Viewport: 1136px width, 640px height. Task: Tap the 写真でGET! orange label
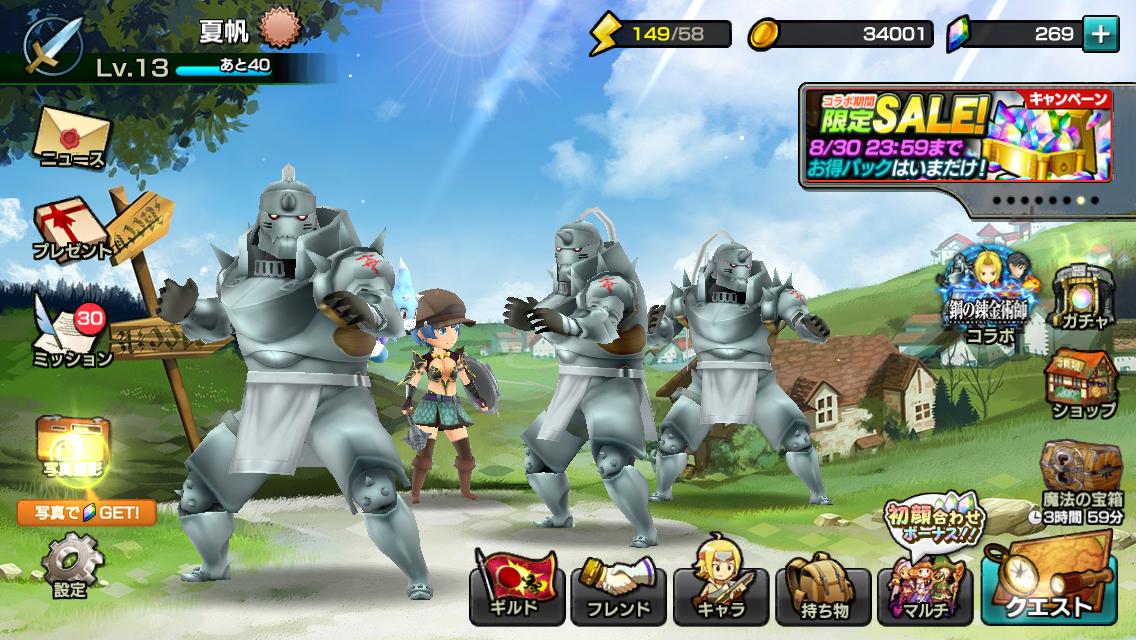[x=86, y=514]
